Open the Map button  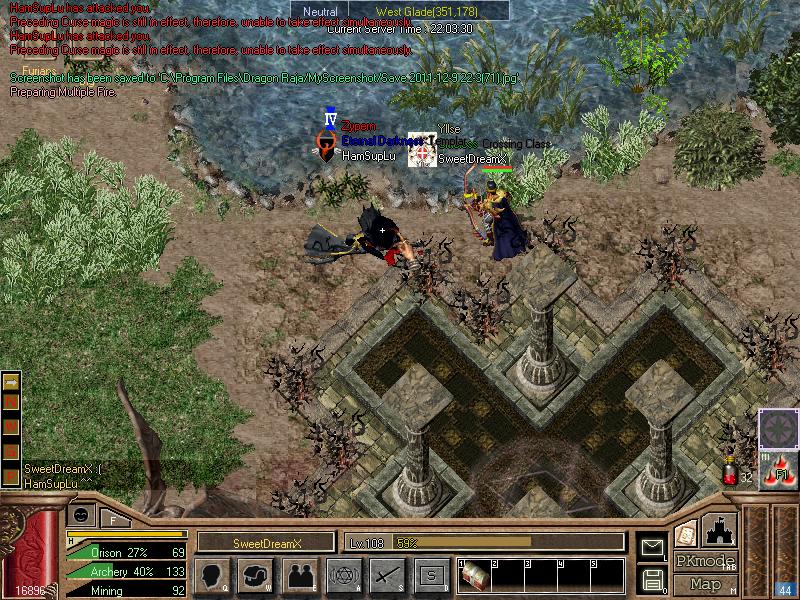click(x=705, y=583)
